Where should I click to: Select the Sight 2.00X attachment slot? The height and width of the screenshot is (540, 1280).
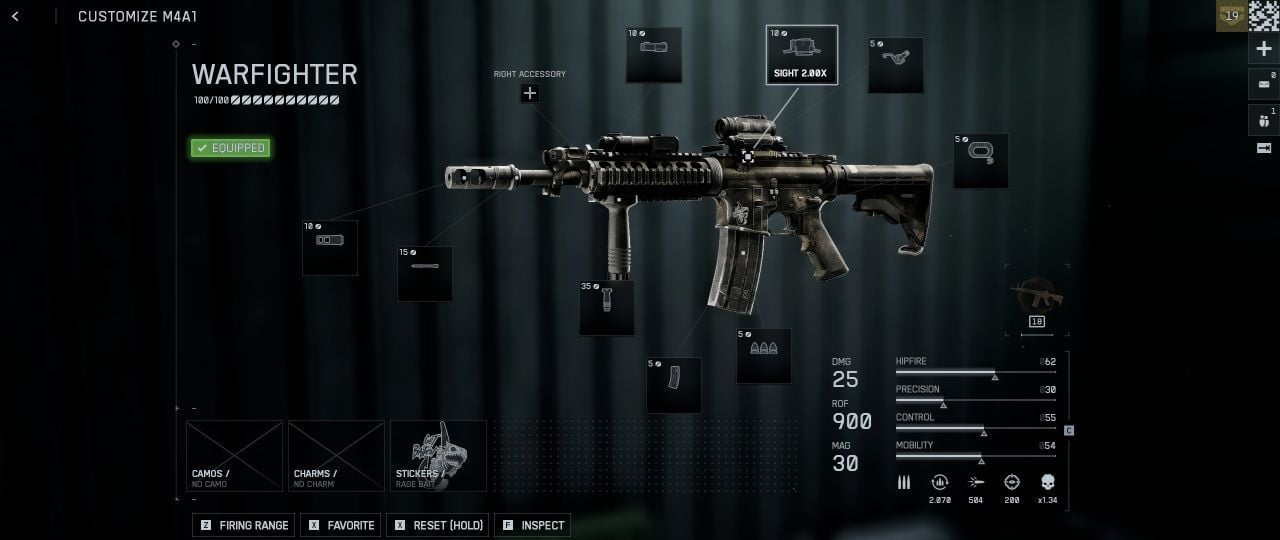802,55
